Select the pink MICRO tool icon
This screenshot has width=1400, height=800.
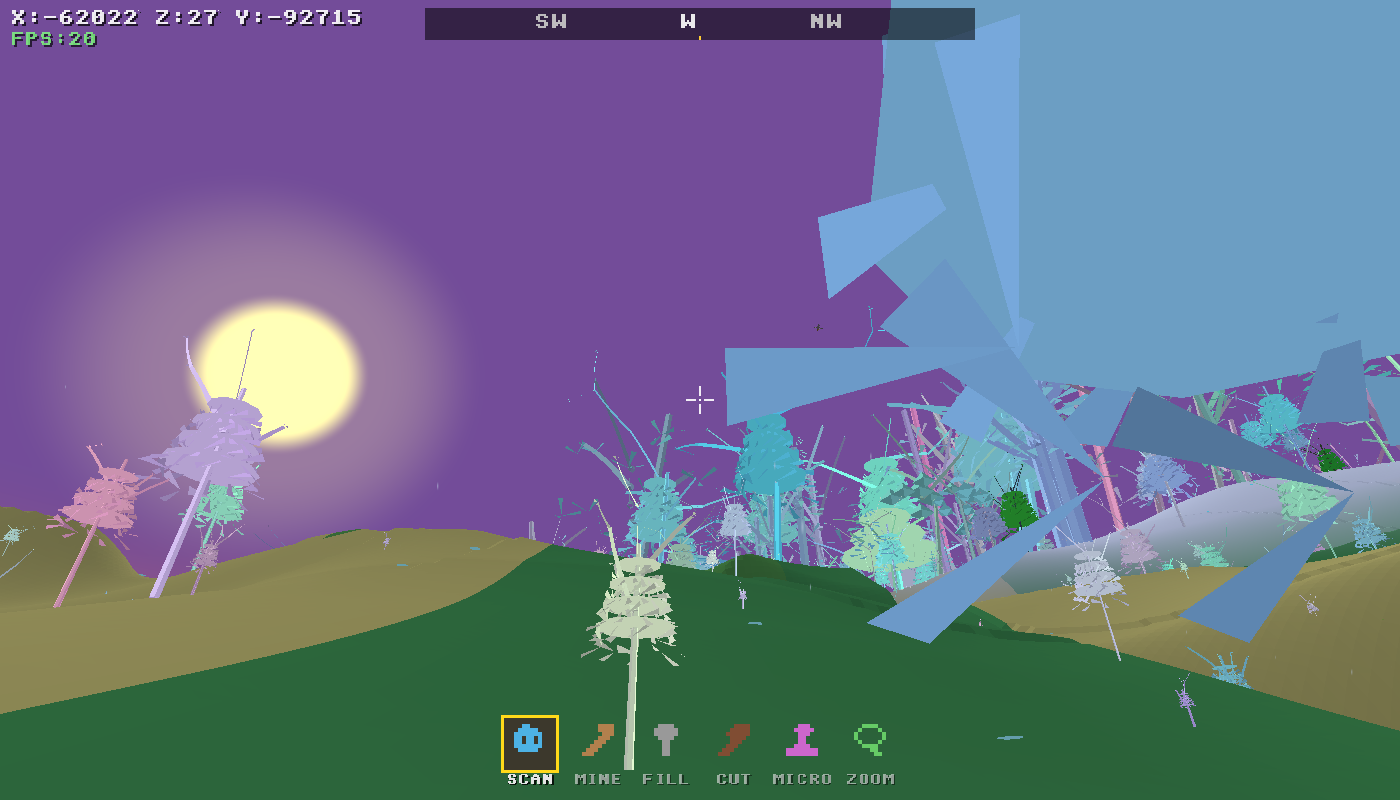click(x=802, y=740)
